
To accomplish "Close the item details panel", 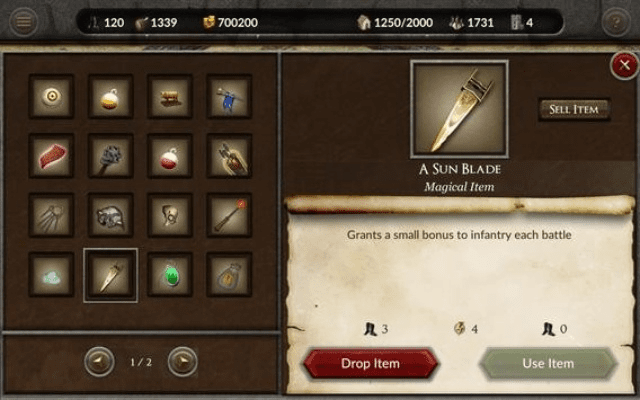I will pos(621,66).
